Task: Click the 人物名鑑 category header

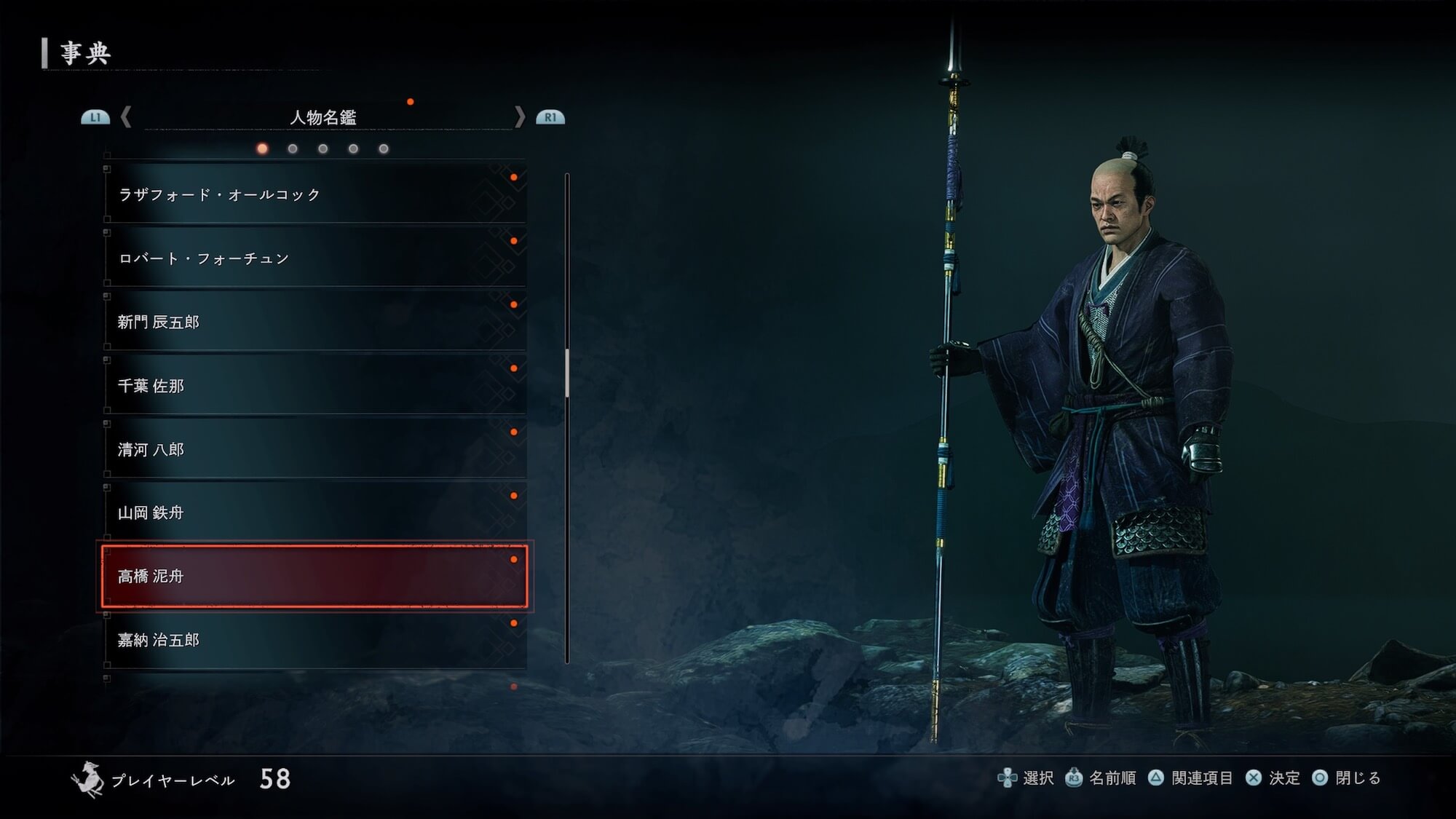Action: (x=323, y=117)
